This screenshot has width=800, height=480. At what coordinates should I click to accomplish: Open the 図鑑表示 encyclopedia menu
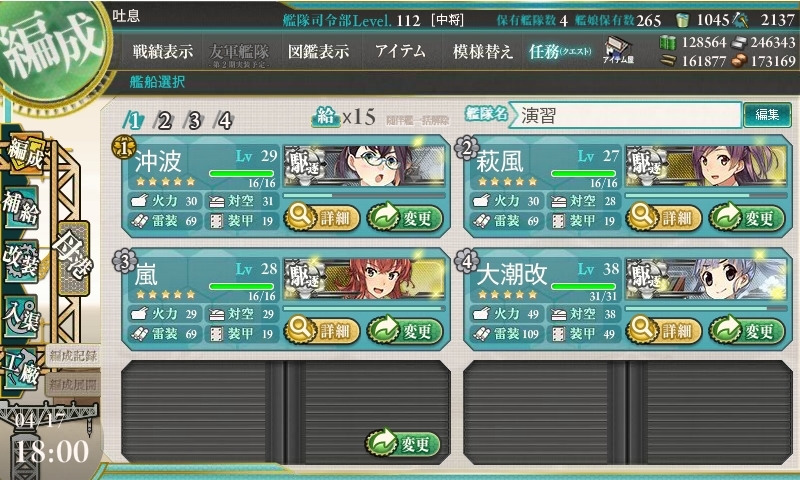[316, 52]
